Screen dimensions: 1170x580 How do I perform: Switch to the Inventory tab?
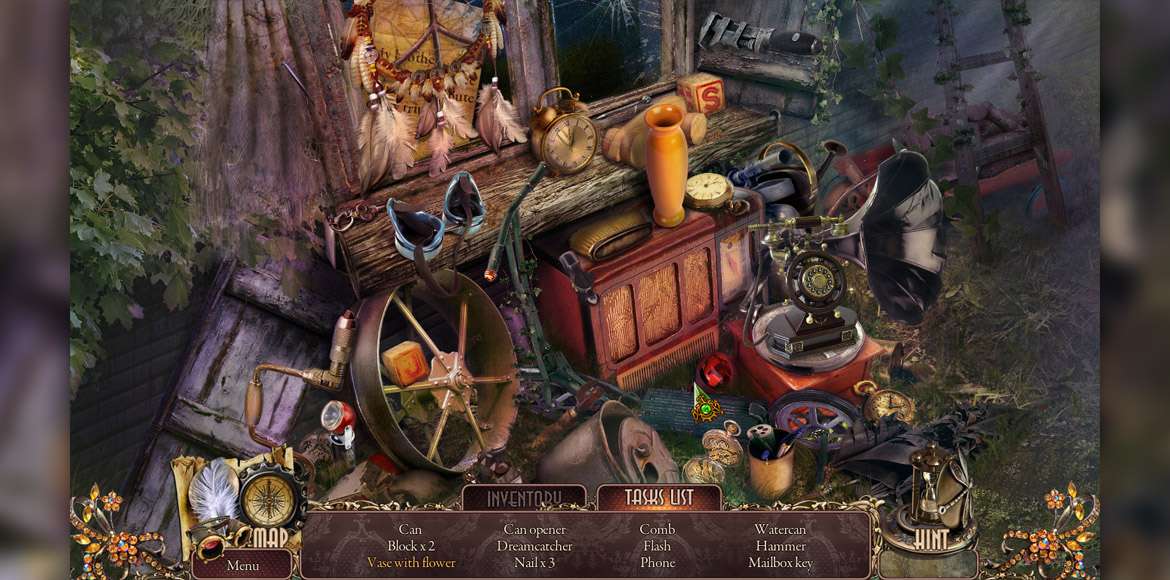[524, 498]
